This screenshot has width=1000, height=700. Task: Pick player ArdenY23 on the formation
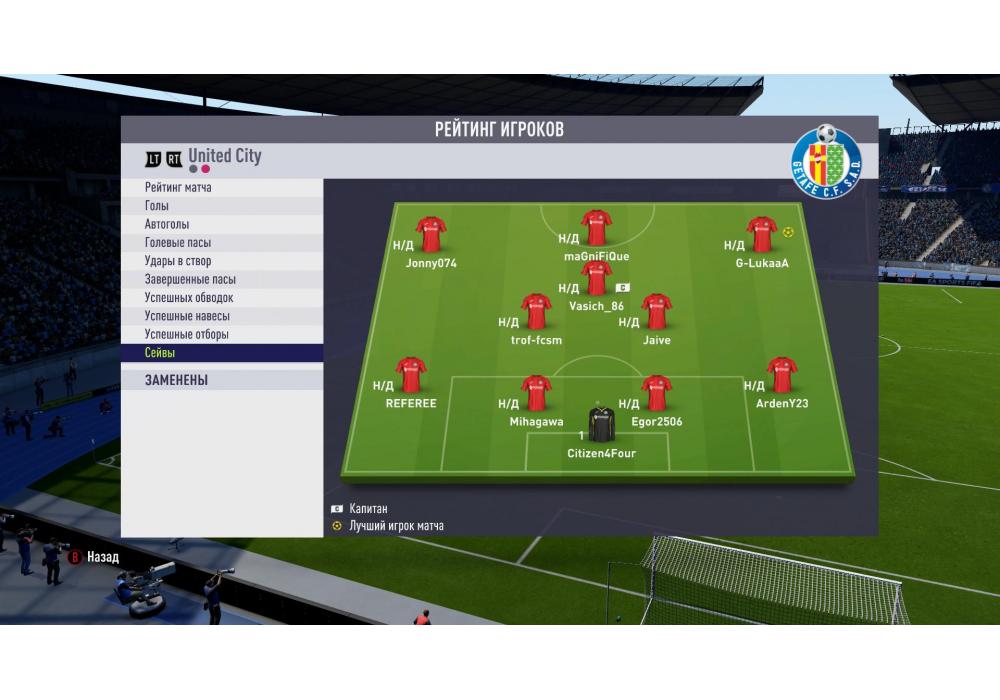[x=782, y=375]
